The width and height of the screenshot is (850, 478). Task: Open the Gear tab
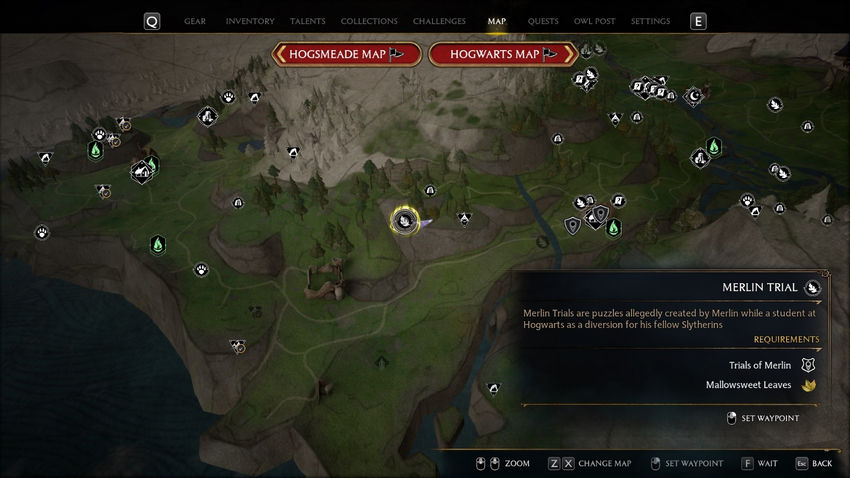coord(195,21)
